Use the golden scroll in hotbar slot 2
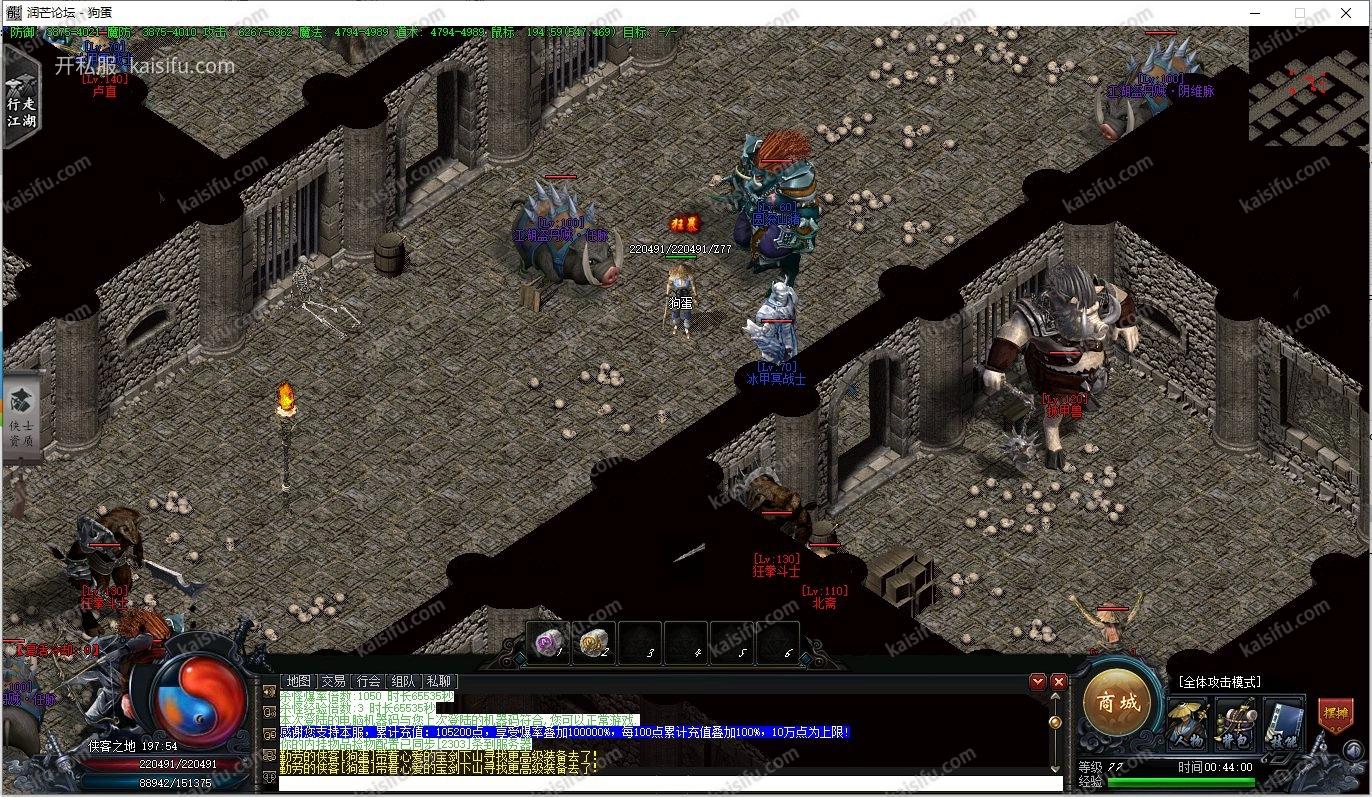Screen dimensions: 1372x797 [x=595, y=642]
